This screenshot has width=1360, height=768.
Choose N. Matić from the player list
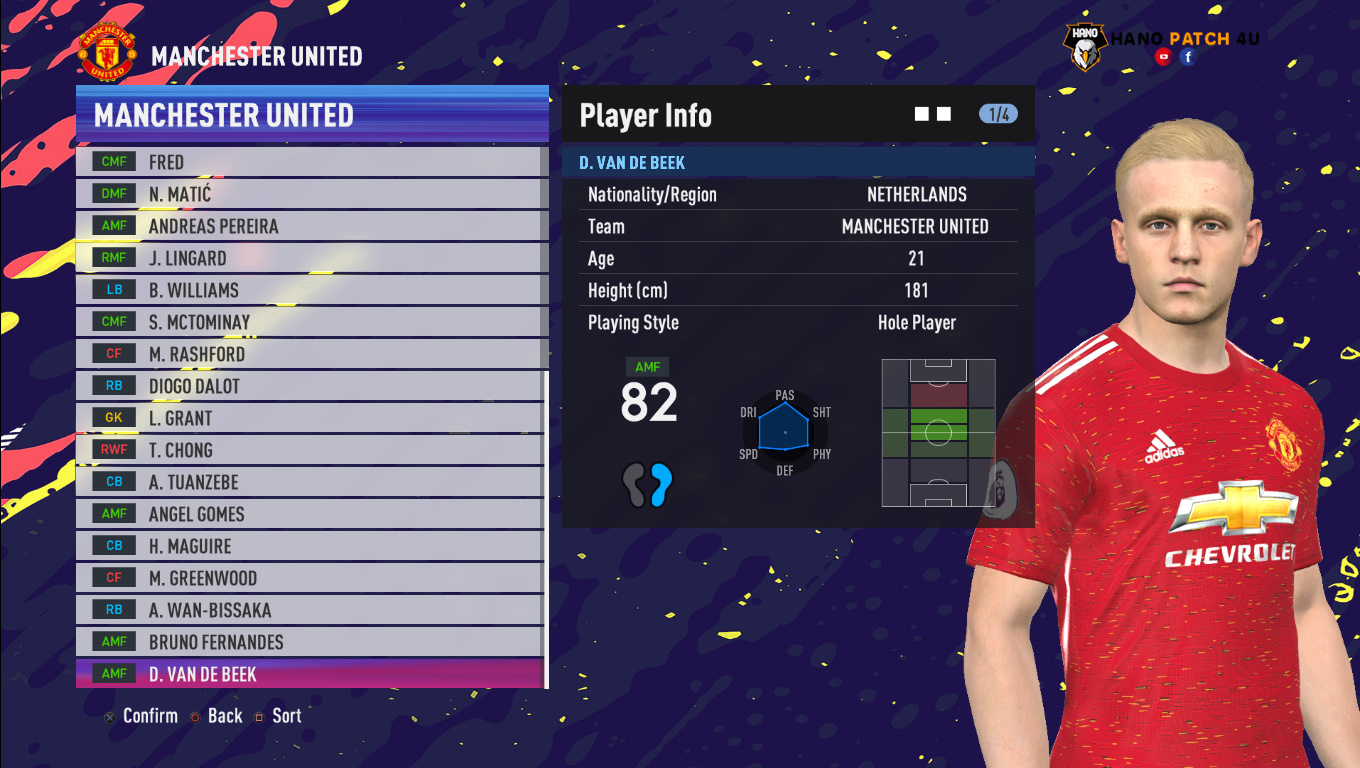coord(310,194)
